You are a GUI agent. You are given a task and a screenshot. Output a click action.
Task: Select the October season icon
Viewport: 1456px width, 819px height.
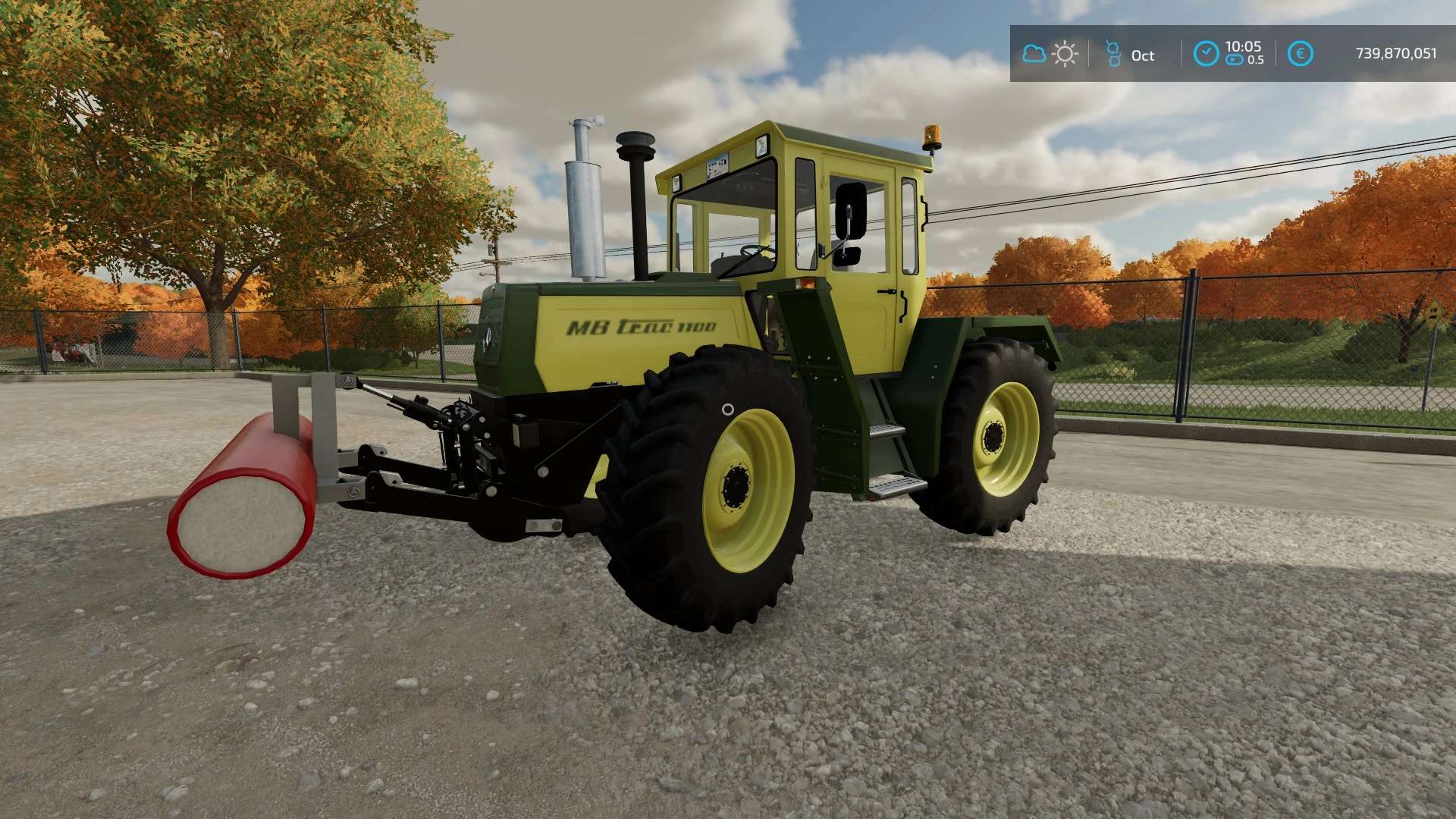point(1113,54)
